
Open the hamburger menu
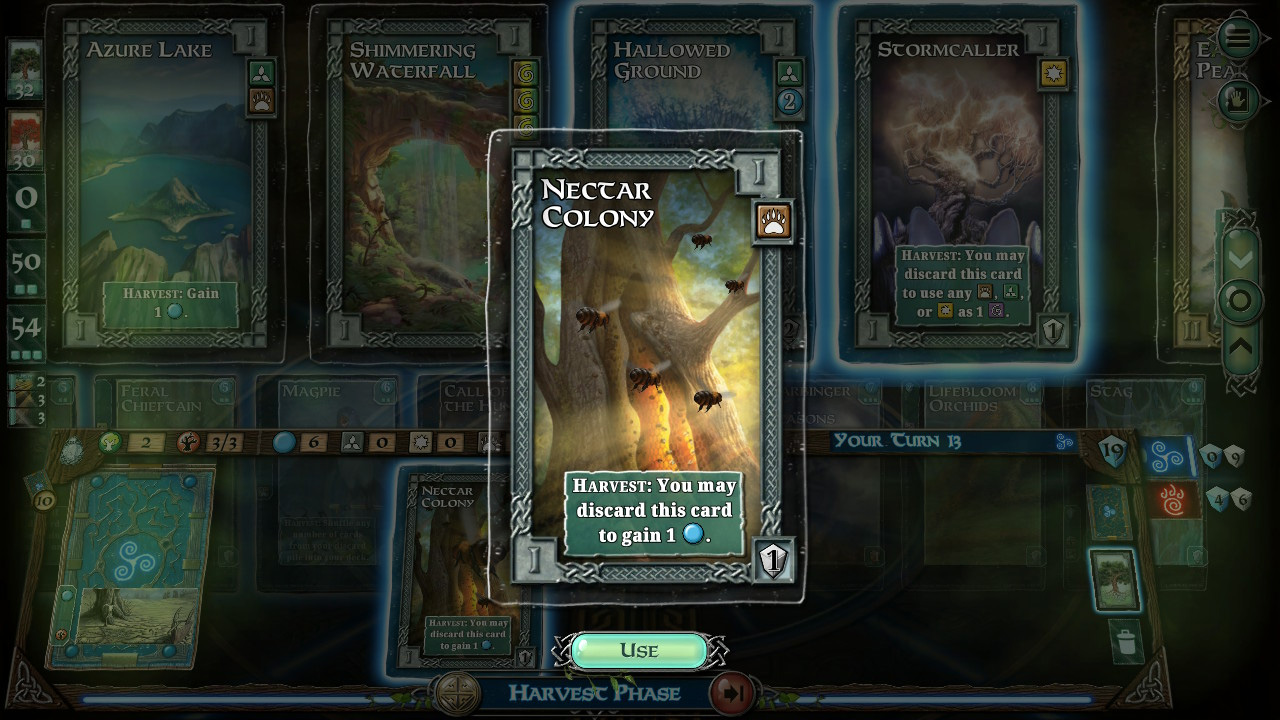click(1238, 39)
